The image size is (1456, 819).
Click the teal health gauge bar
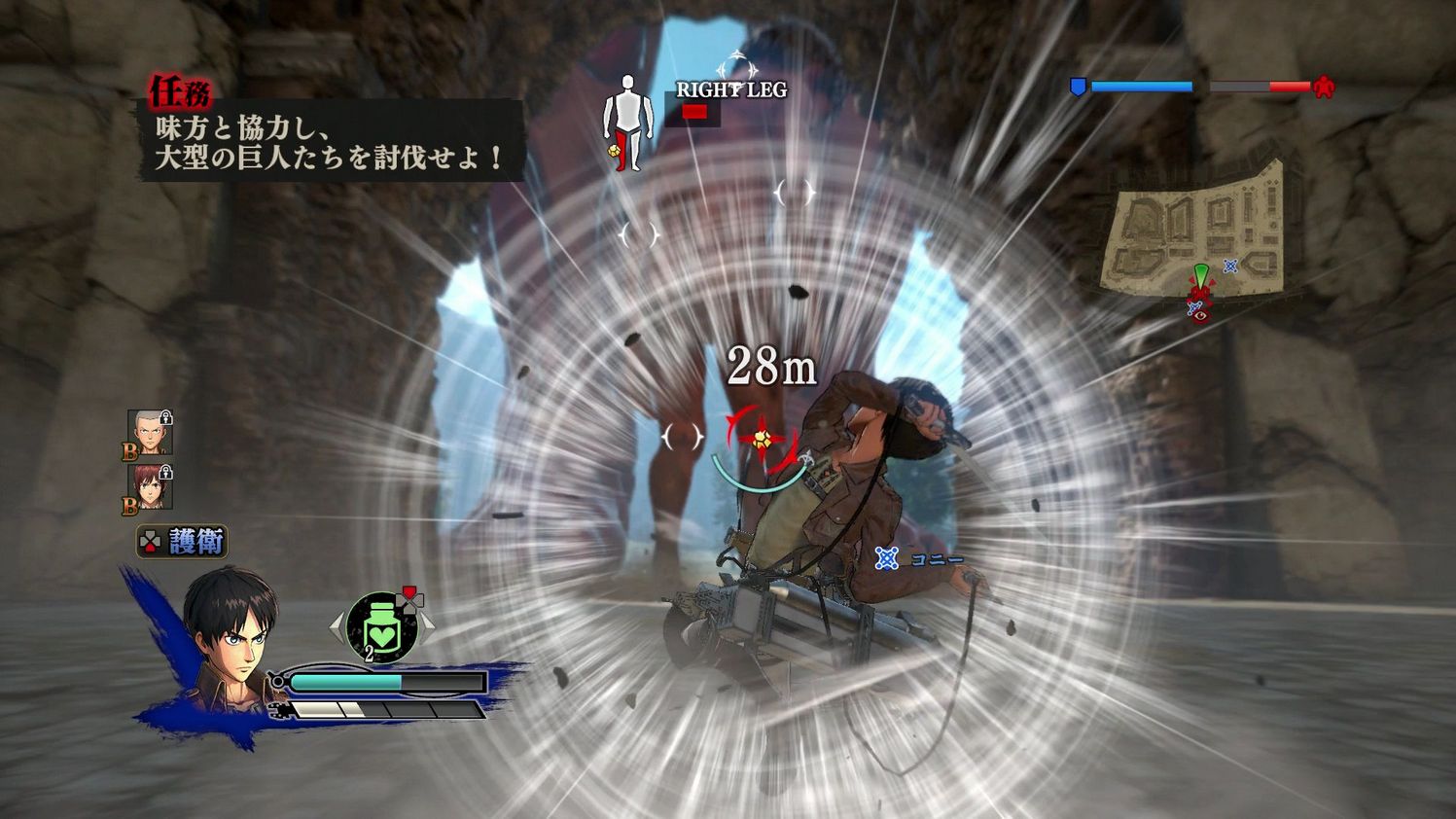pos(347,682)
